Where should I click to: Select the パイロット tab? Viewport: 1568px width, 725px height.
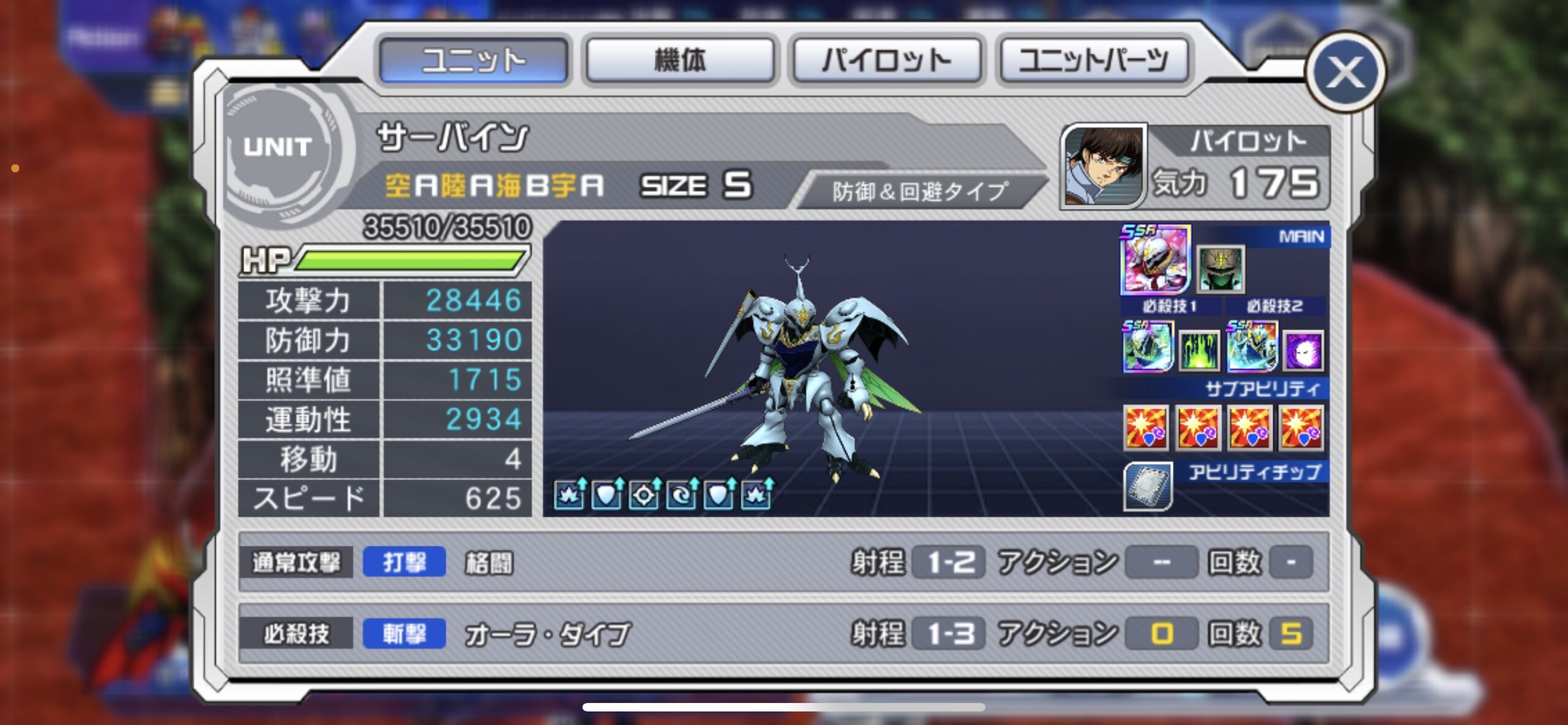click(887, 60)
